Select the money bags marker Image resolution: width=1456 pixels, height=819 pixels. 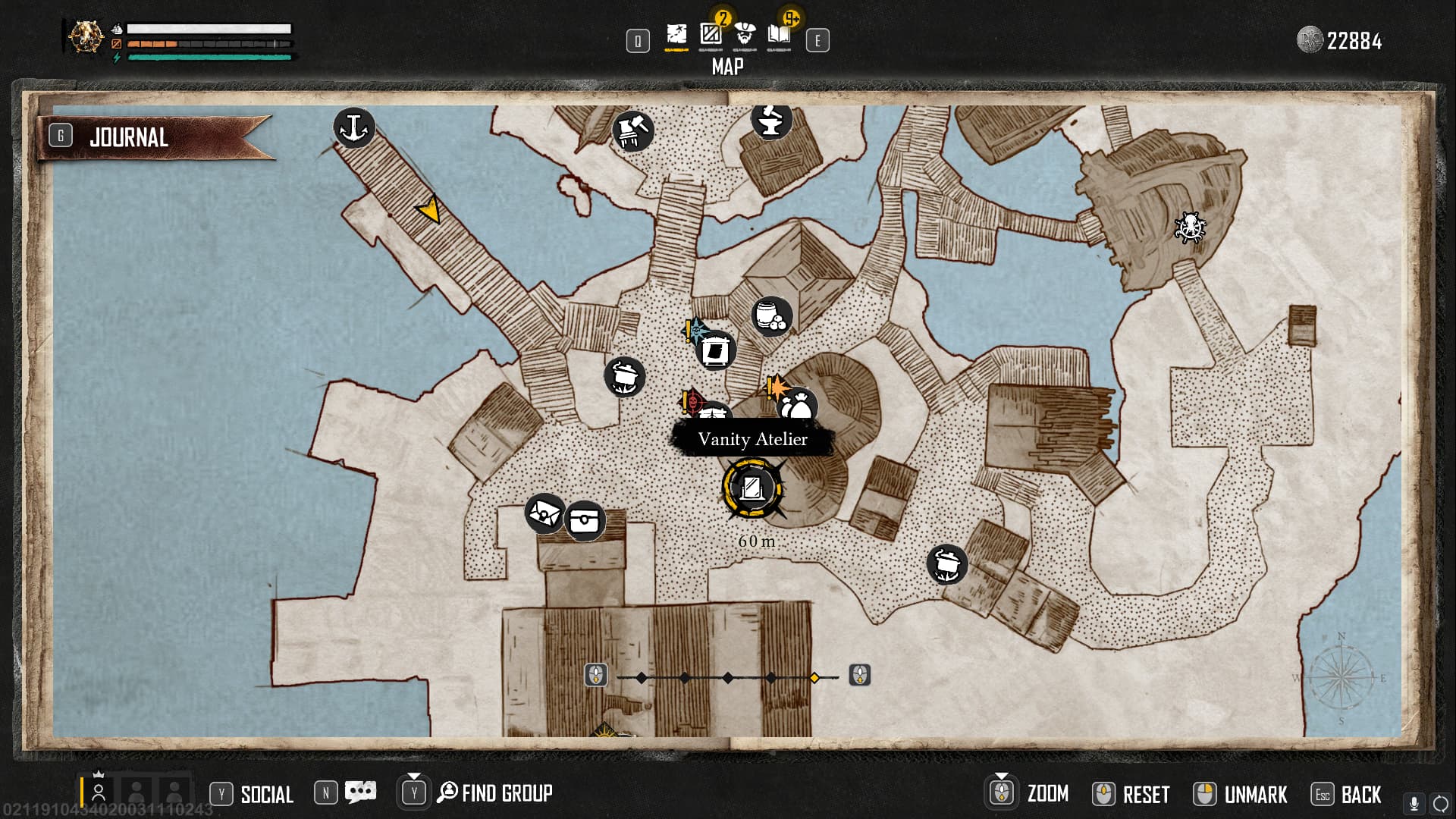coord(797,407)
